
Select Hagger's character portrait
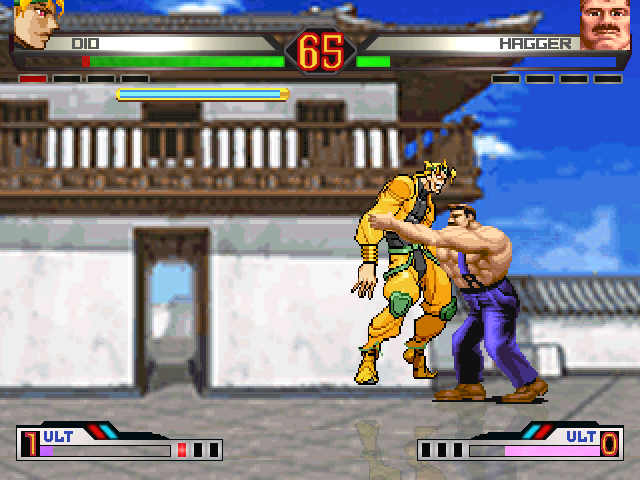pyautogui.click(x=605, y=23)
